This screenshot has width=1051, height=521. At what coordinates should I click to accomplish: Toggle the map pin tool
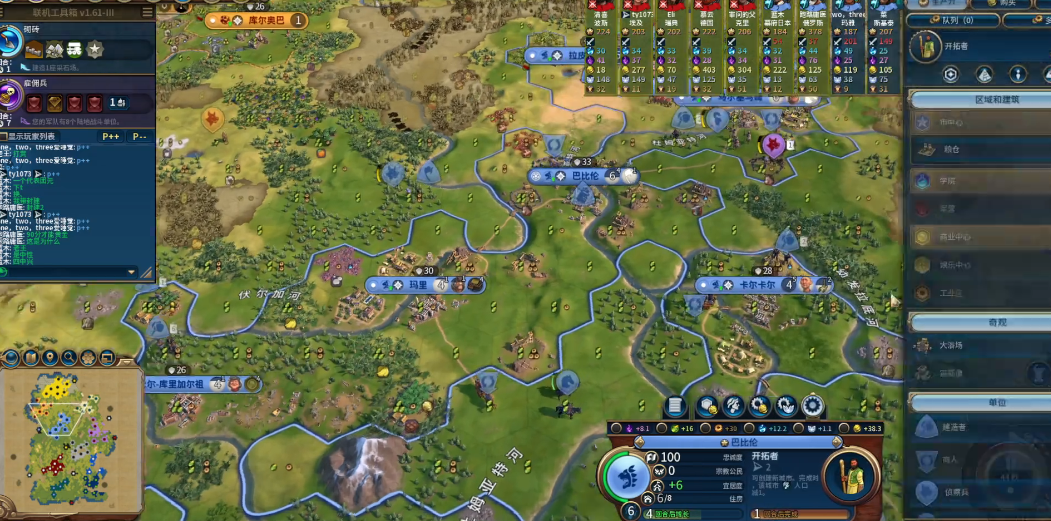click(x=49, y=358)
